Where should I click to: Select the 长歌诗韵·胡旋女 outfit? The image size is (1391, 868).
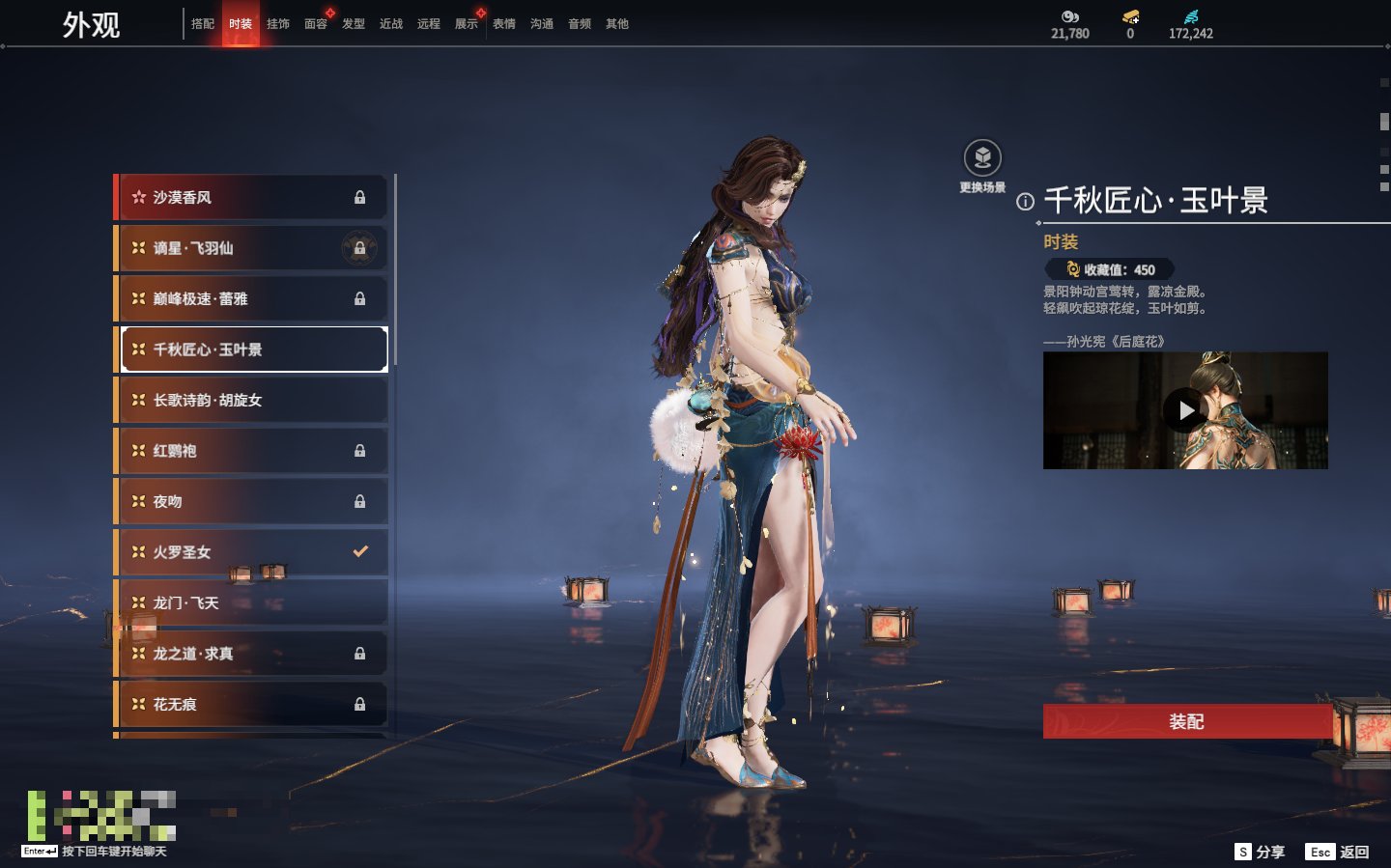click(251, 401)
